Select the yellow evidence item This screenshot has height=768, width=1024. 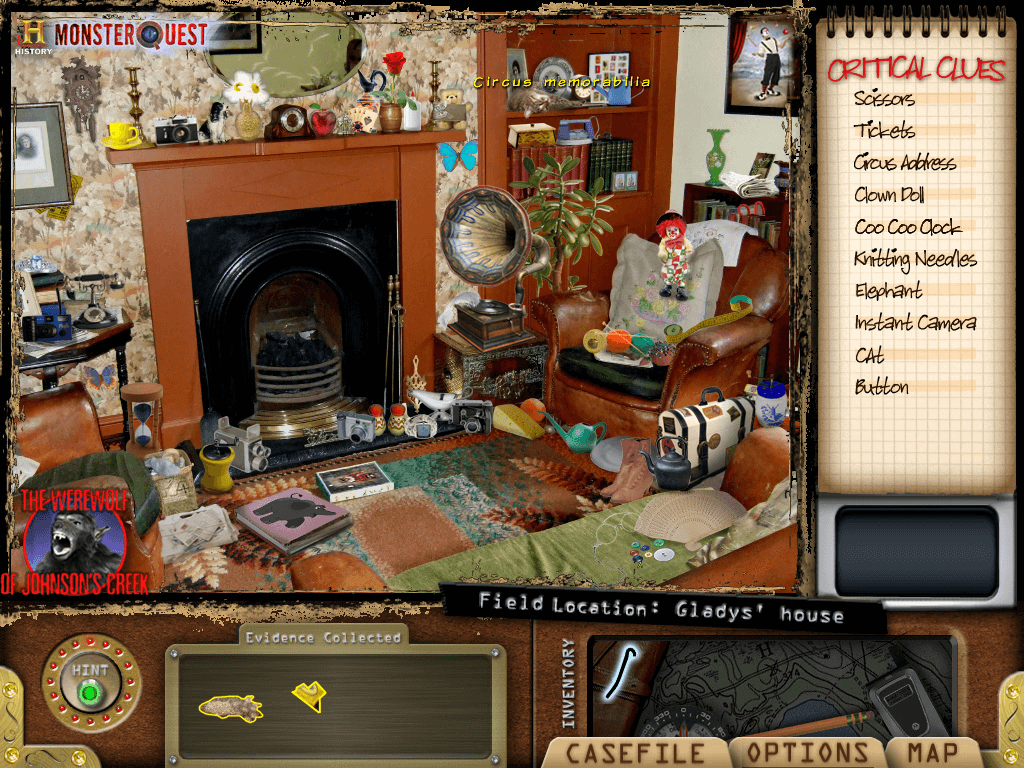click(310, 696)
